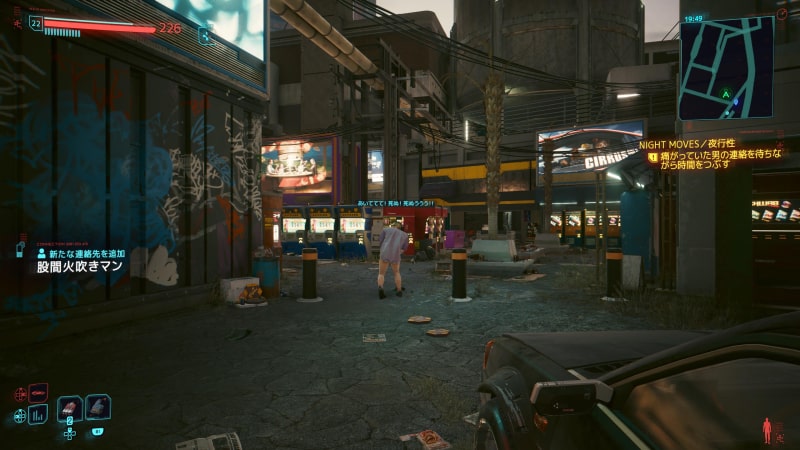Click the player level 22 badge
Image resolution: width=800 pixels, height=450 pixels.
point(36,22)
